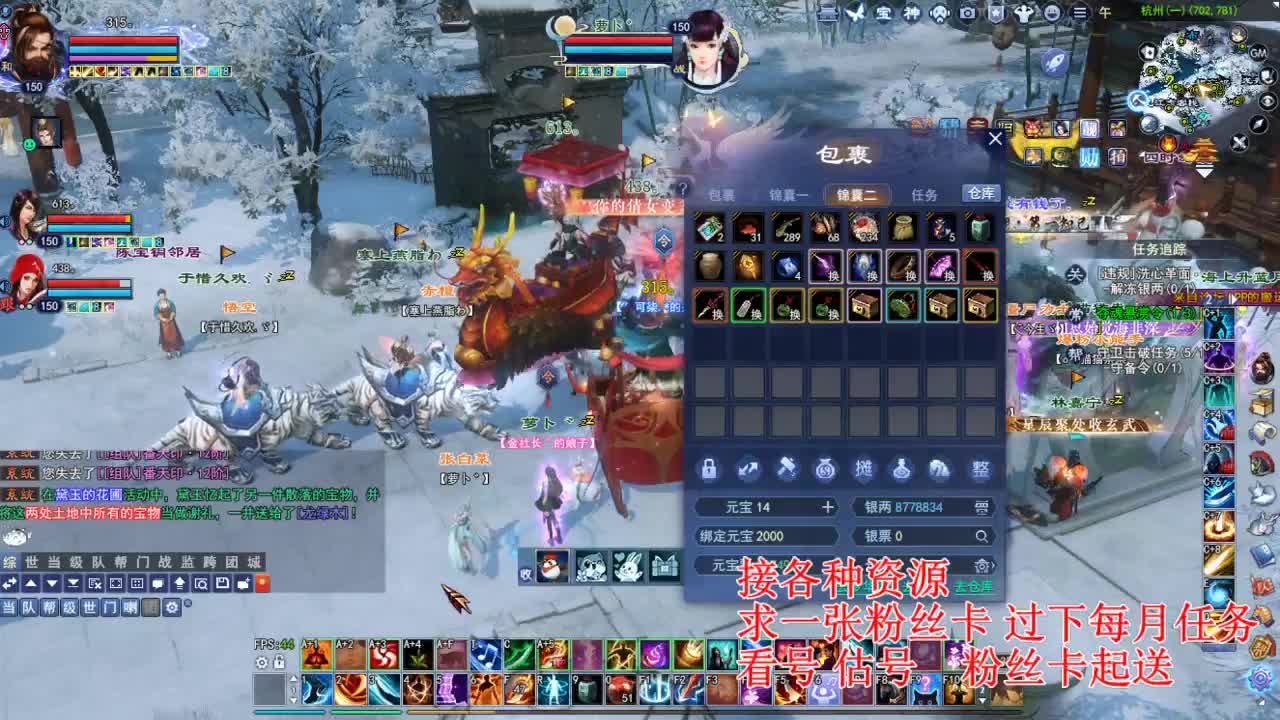
Task: Open the QQ penguin pet icon above skill bar
Action: [552, 566]
